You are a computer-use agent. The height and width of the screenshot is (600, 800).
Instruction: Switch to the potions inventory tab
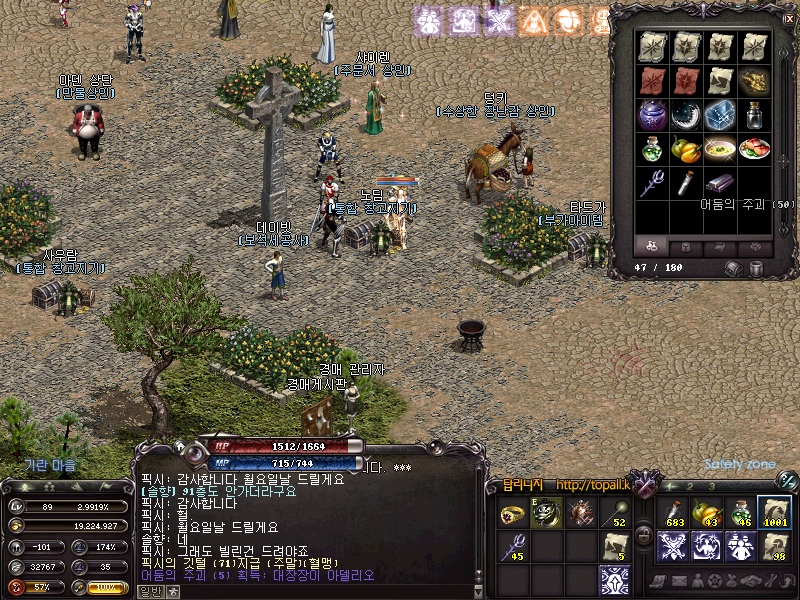[652, 245]
